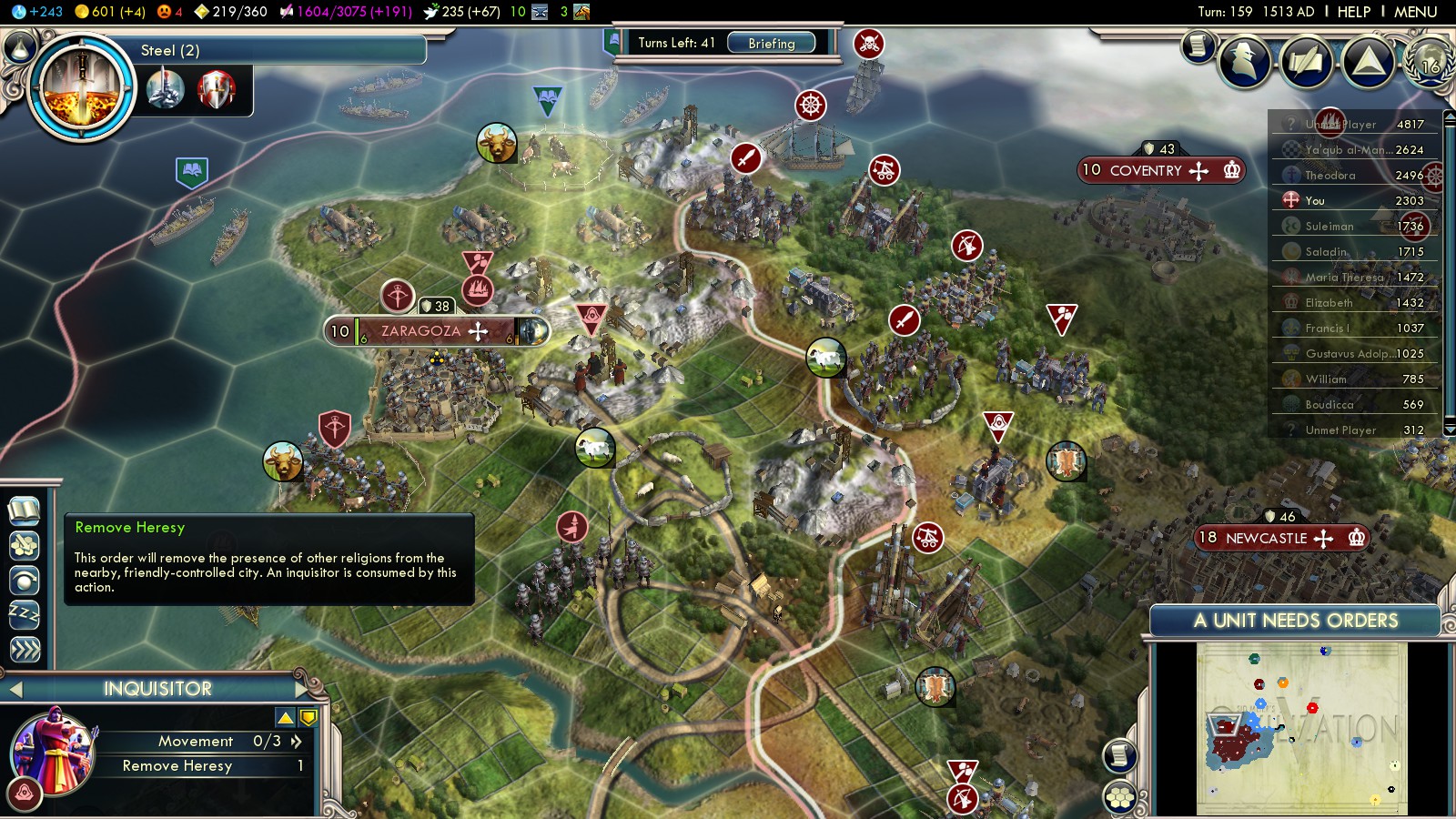Cycle to the next unit arrow

300,689
